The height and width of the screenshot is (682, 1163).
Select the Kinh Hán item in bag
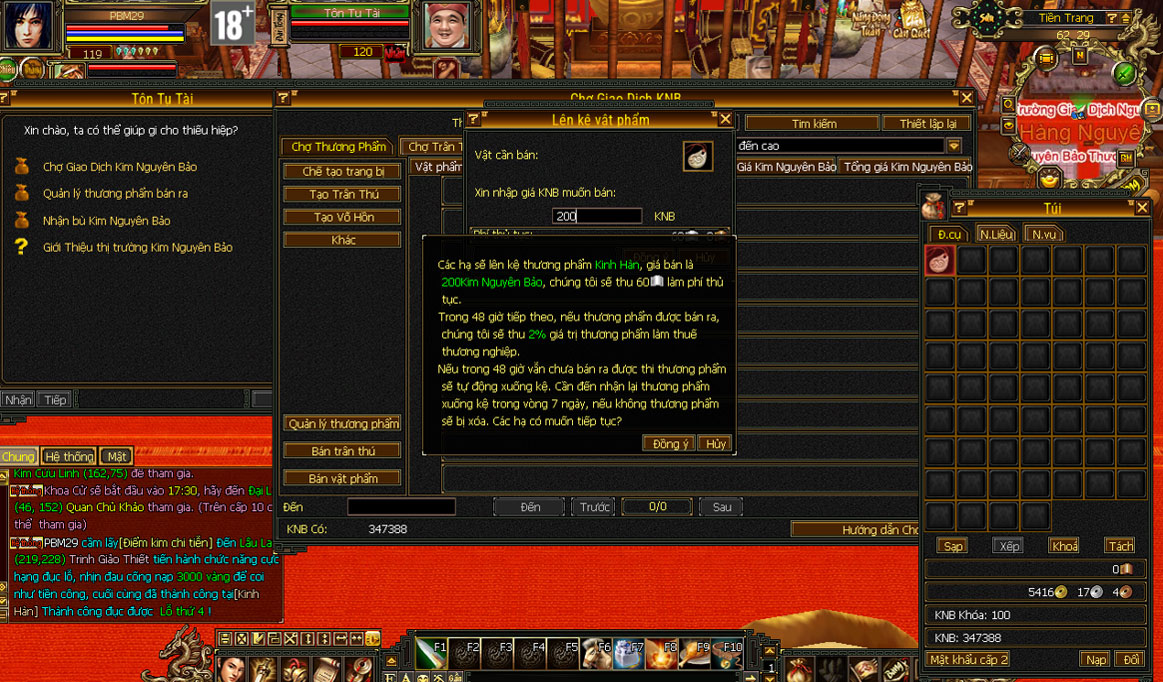pyautogui.click(x=940, y=261)
